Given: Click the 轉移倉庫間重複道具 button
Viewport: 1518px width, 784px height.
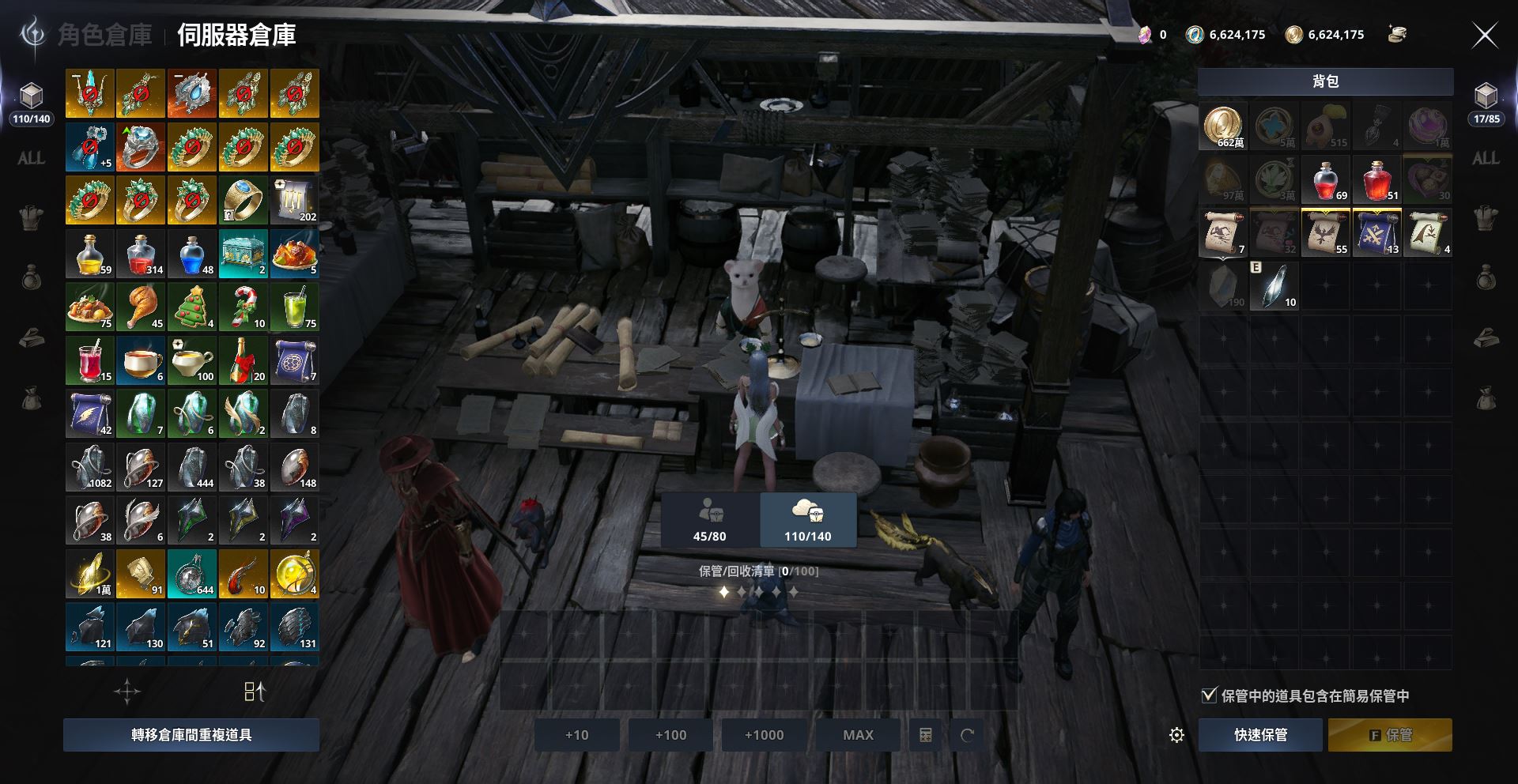Looking at the screenshot, I should point(191,735).
